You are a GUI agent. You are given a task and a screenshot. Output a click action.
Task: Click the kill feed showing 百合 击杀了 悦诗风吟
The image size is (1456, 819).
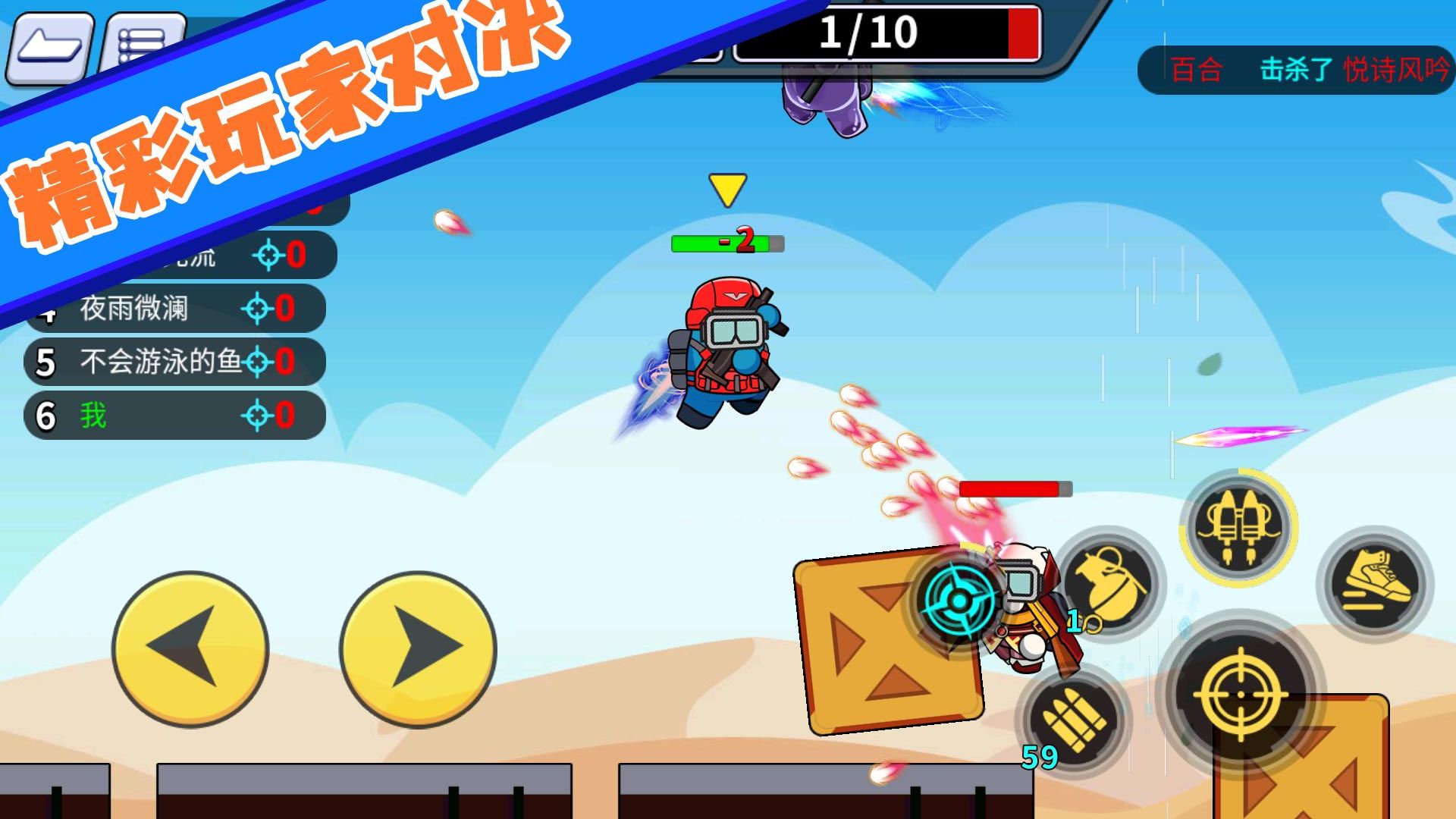[1289, 70]
